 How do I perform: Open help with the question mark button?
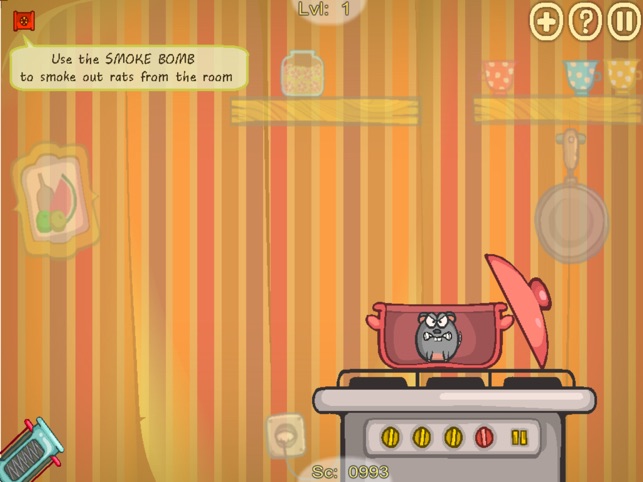[x=585, y=21]
